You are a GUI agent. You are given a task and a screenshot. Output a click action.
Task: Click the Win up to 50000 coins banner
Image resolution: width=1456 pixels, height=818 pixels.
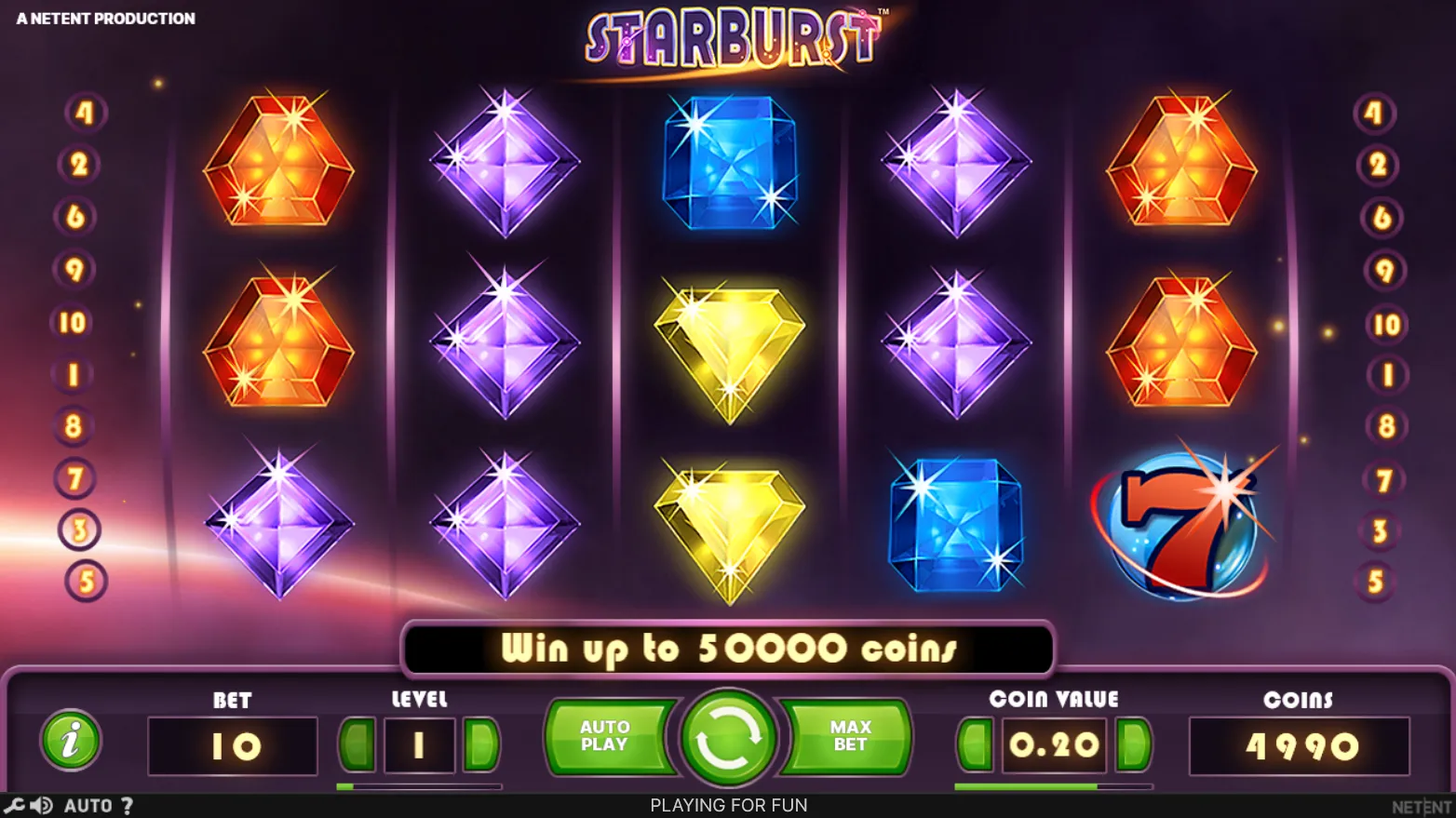click(x=728, y=649)
